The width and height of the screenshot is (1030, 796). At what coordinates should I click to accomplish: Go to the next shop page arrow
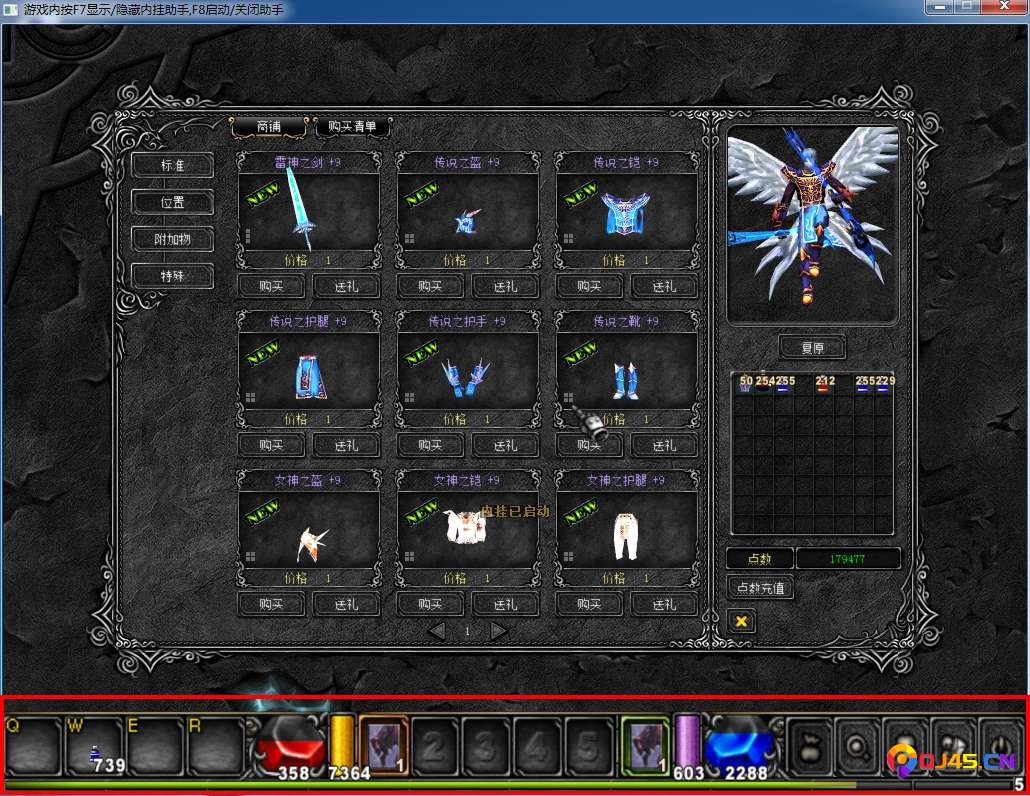tap(498, 631)
